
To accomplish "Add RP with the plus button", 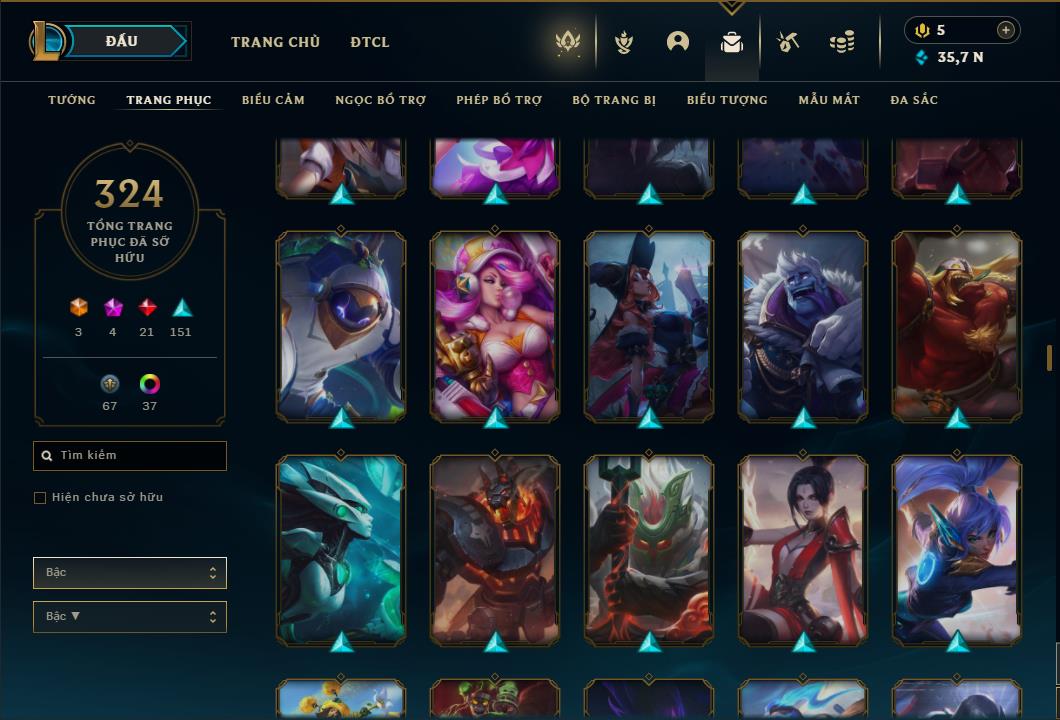I will coord(1006,30).
